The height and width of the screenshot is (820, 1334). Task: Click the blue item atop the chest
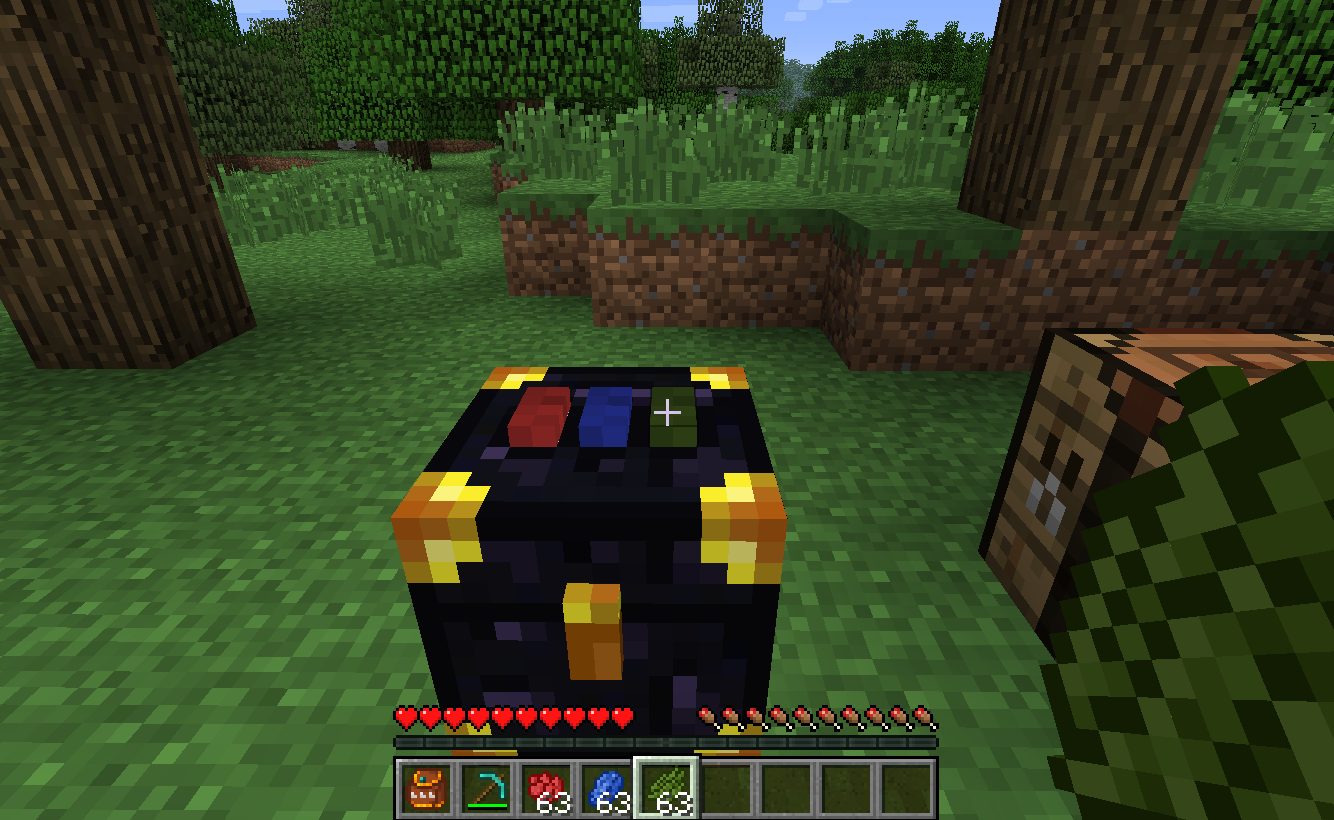(x=603, y=417)
